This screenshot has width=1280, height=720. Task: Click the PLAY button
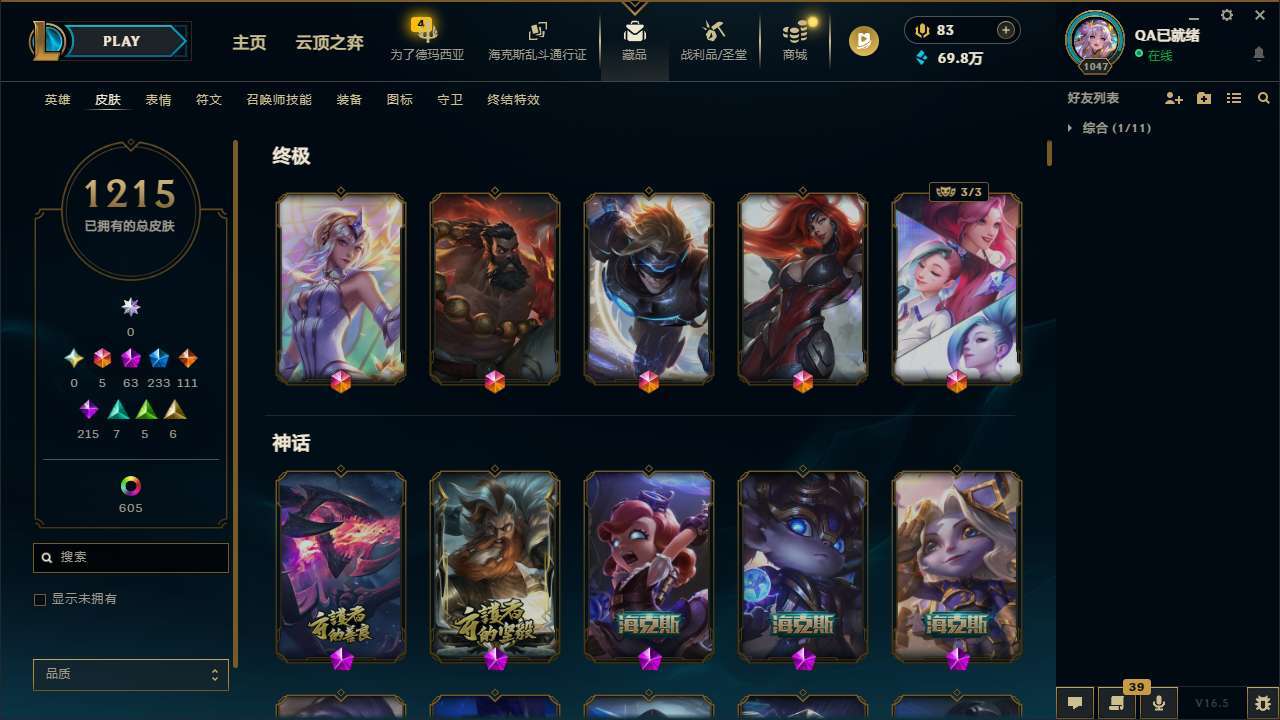[121, 41]
